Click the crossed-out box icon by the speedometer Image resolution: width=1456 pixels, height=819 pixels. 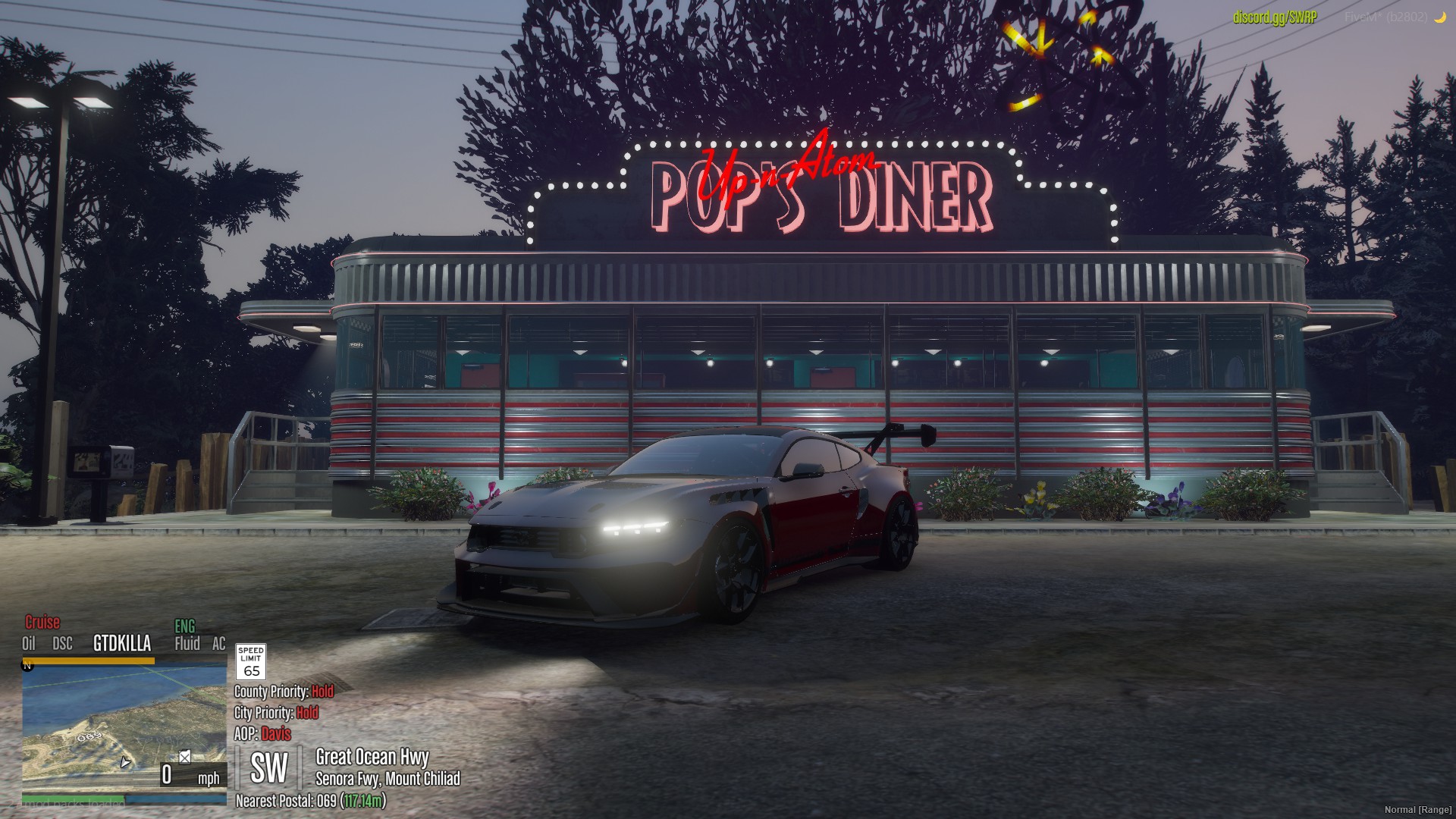(x=184, y=757)
